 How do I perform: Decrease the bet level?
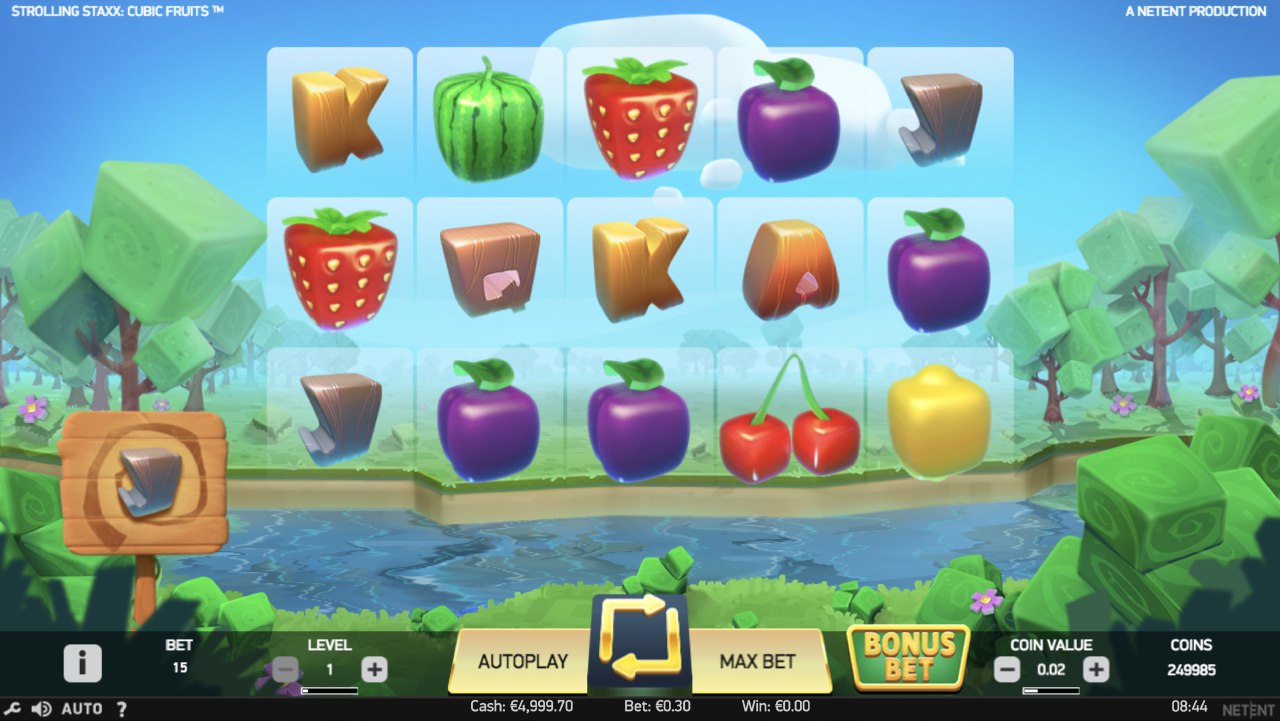pyautogui.click(x=286, y=669)
